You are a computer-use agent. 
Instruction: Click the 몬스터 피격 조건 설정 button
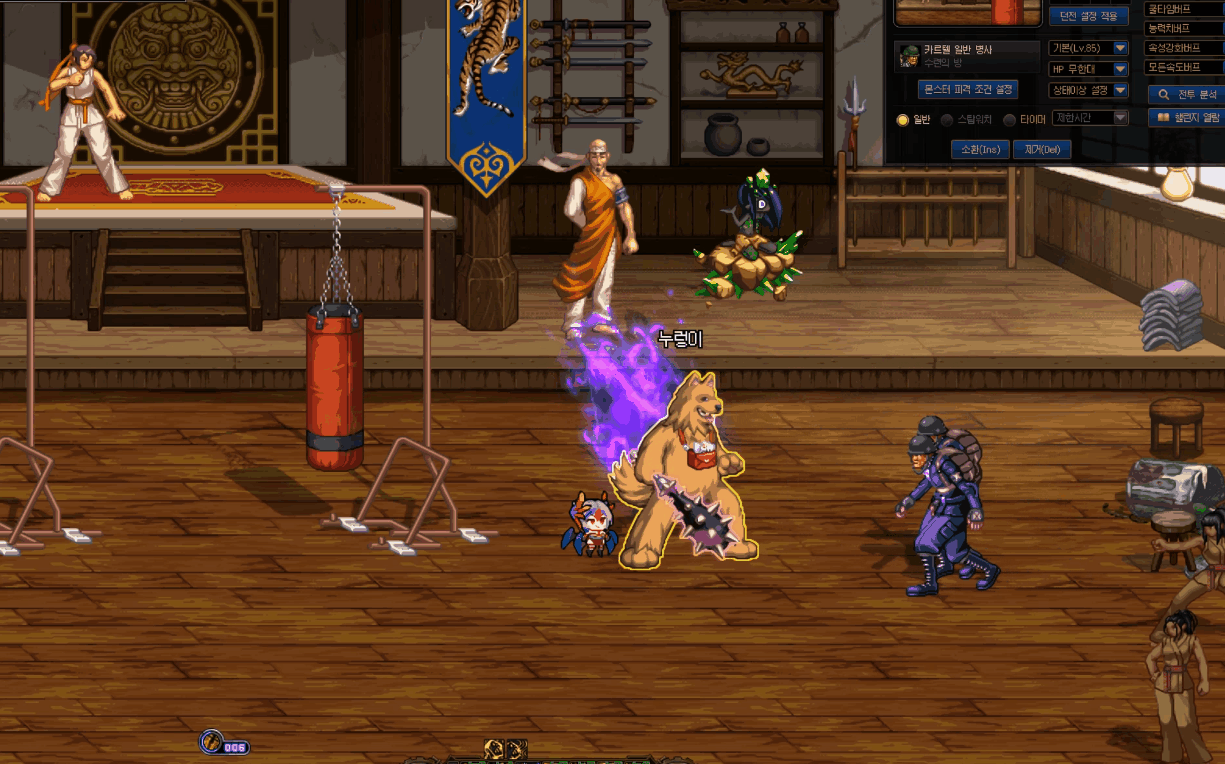coord(967,89)
